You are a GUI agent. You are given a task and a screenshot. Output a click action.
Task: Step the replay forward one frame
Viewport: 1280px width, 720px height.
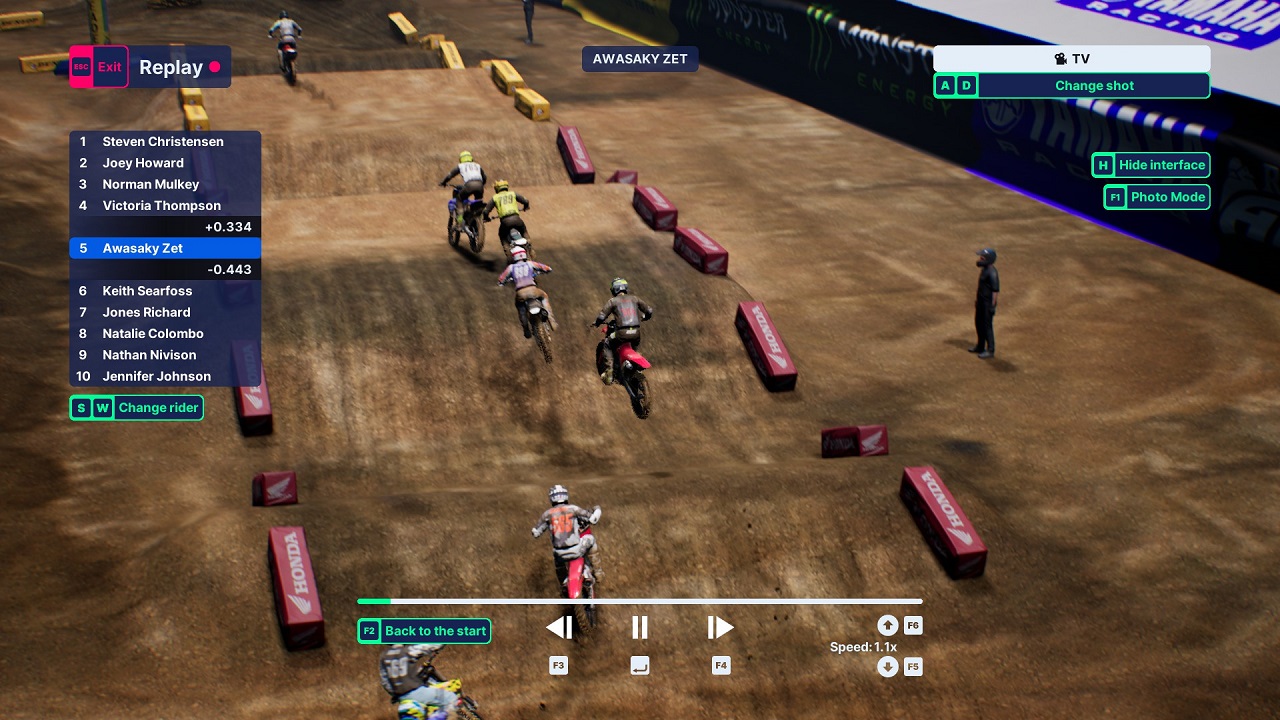pos(720,628)
